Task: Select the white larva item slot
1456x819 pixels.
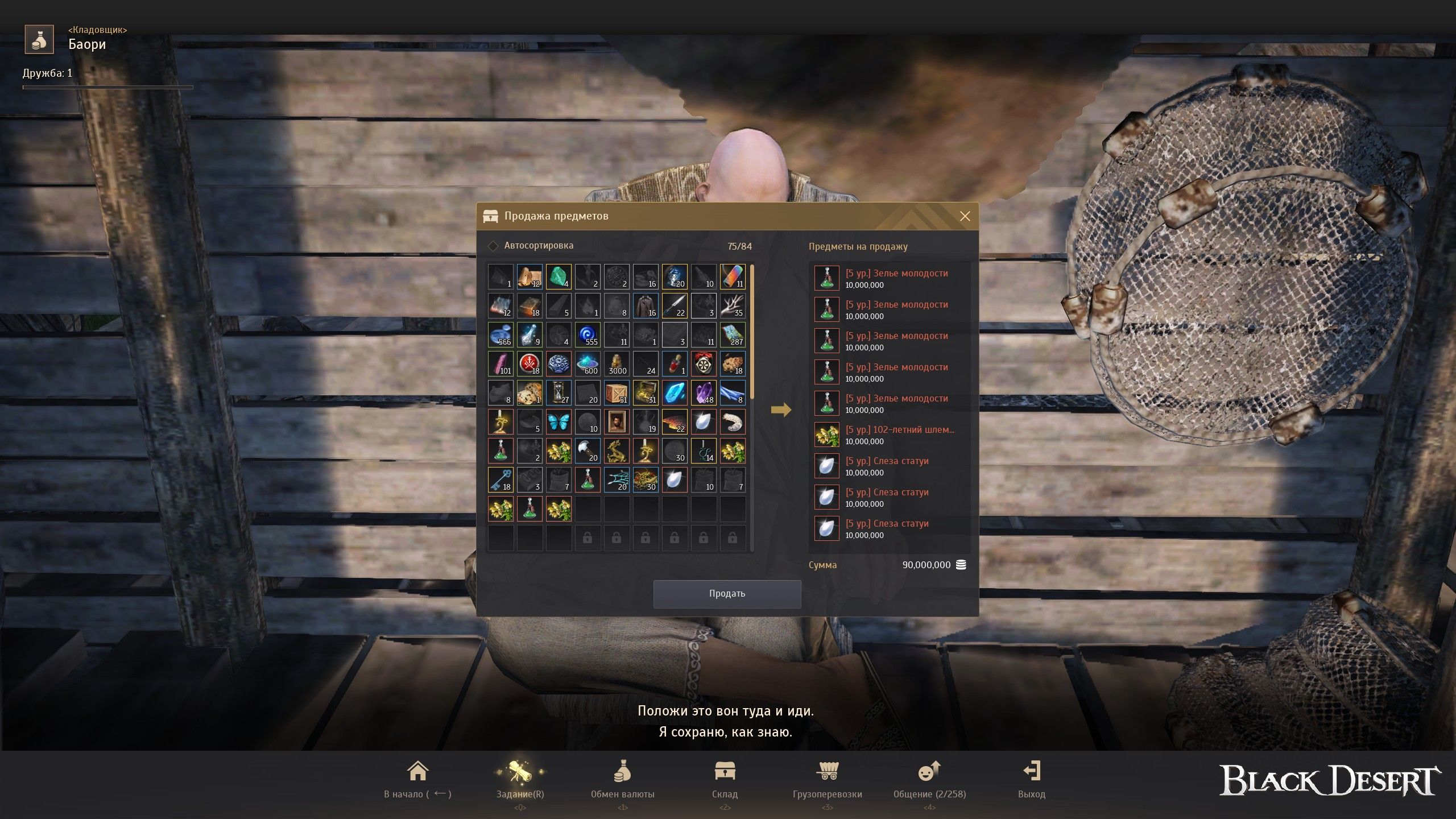Action: [x=732, y=422]
